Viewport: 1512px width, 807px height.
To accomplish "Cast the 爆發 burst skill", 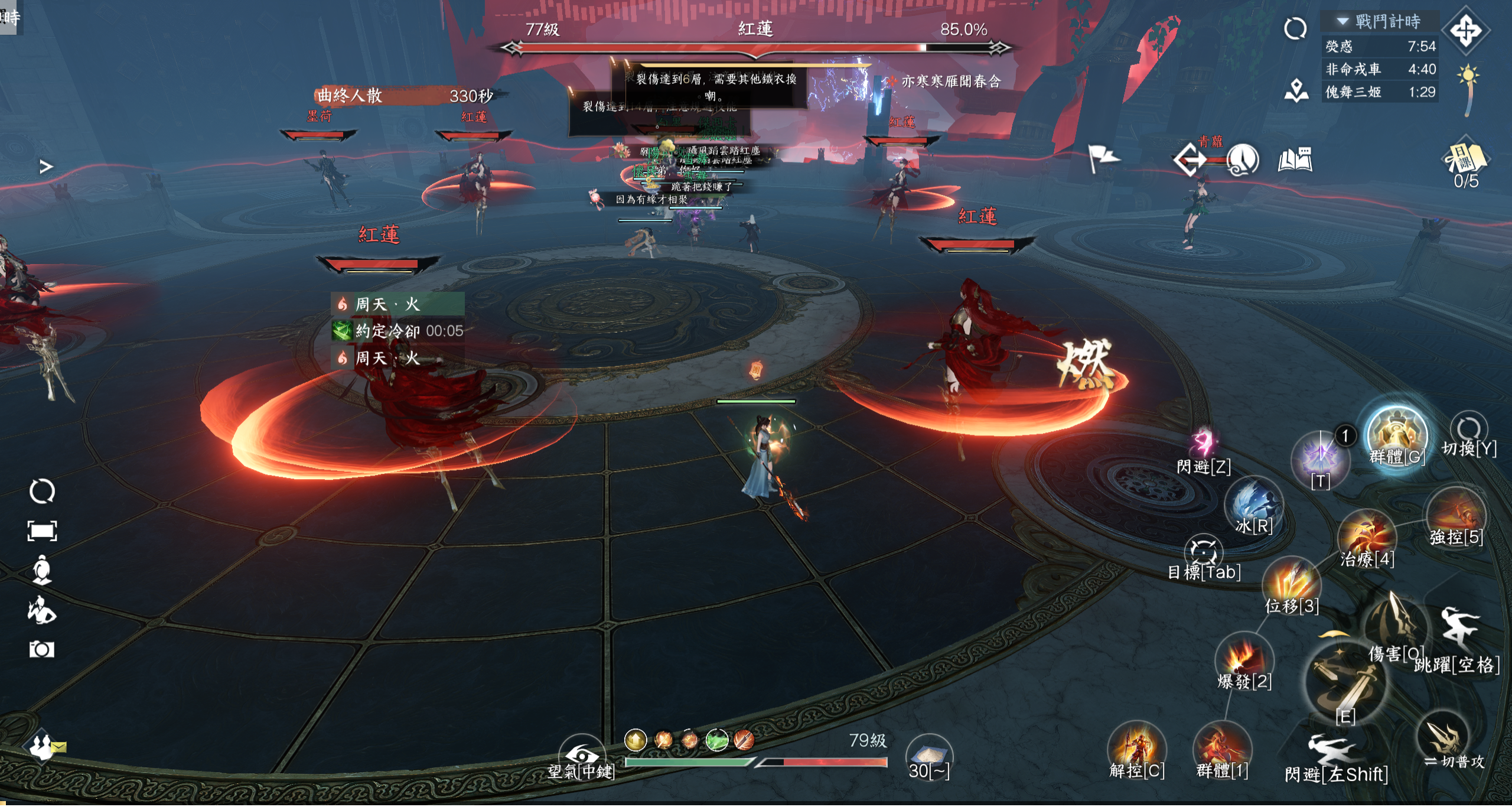I will (1243, 659).
